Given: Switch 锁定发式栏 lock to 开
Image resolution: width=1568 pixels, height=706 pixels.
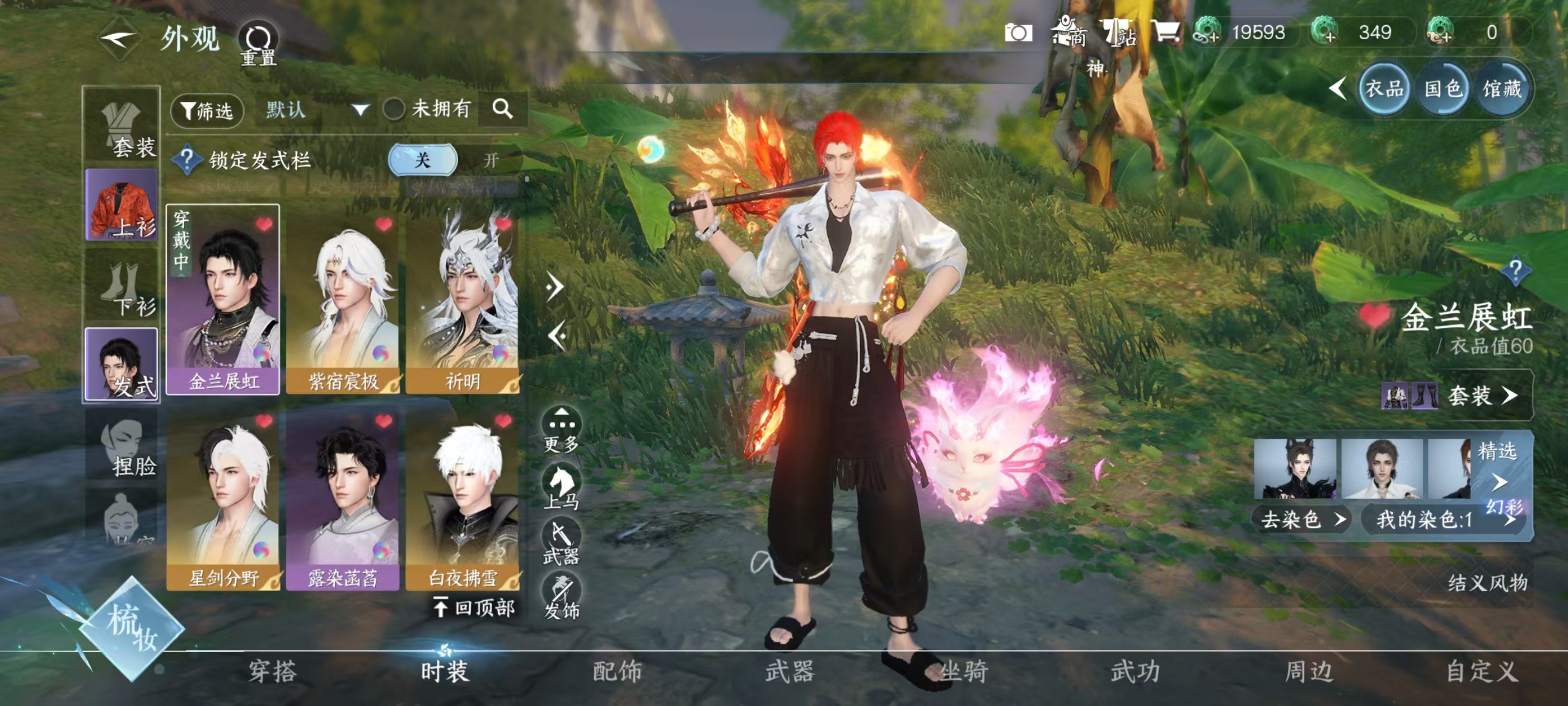Looking at the screenshot, I should coord(491,160).
